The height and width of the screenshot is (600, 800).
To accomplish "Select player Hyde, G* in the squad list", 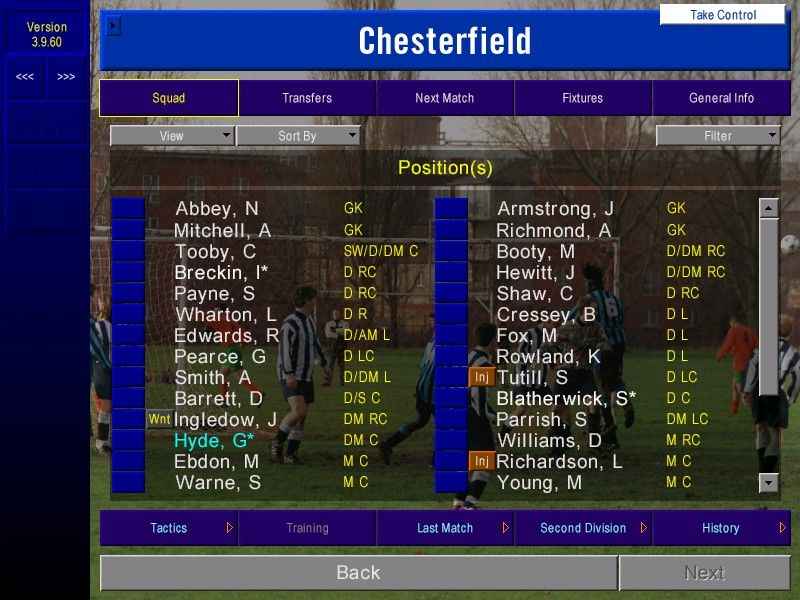I will click(214, 441).
